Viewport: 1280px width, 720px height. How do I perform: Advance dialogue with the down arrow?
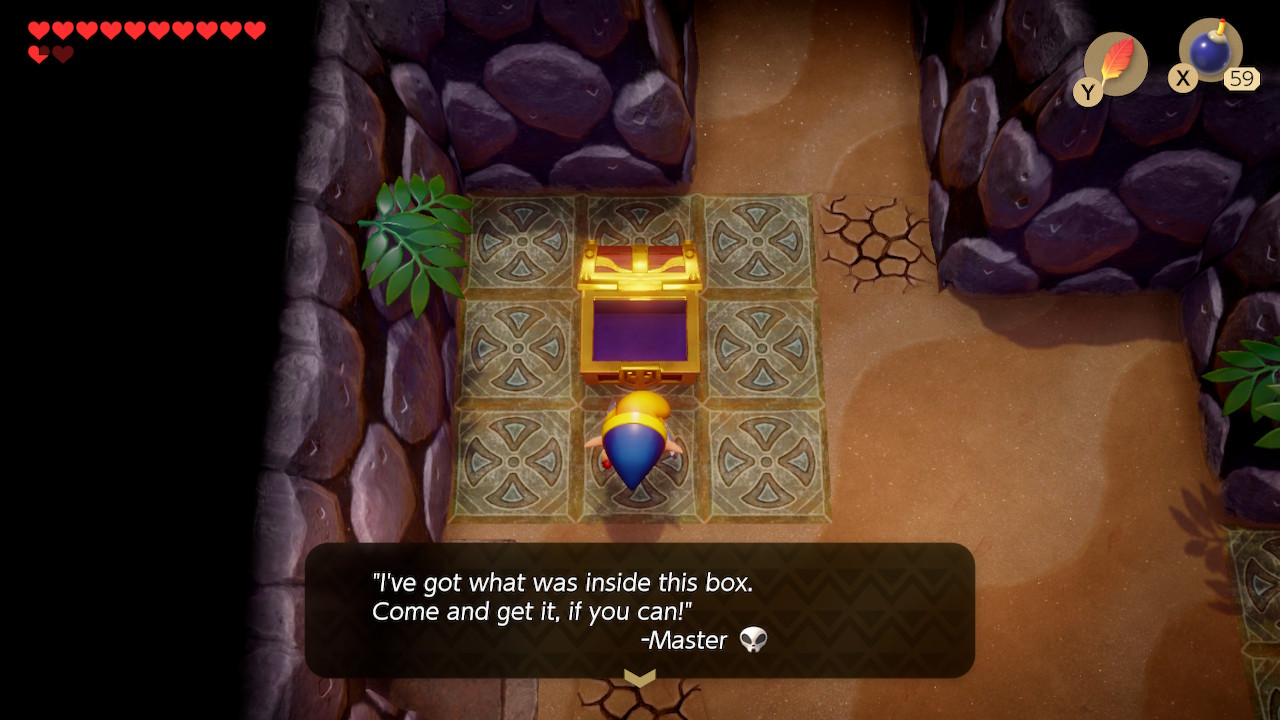coord(639,678)
